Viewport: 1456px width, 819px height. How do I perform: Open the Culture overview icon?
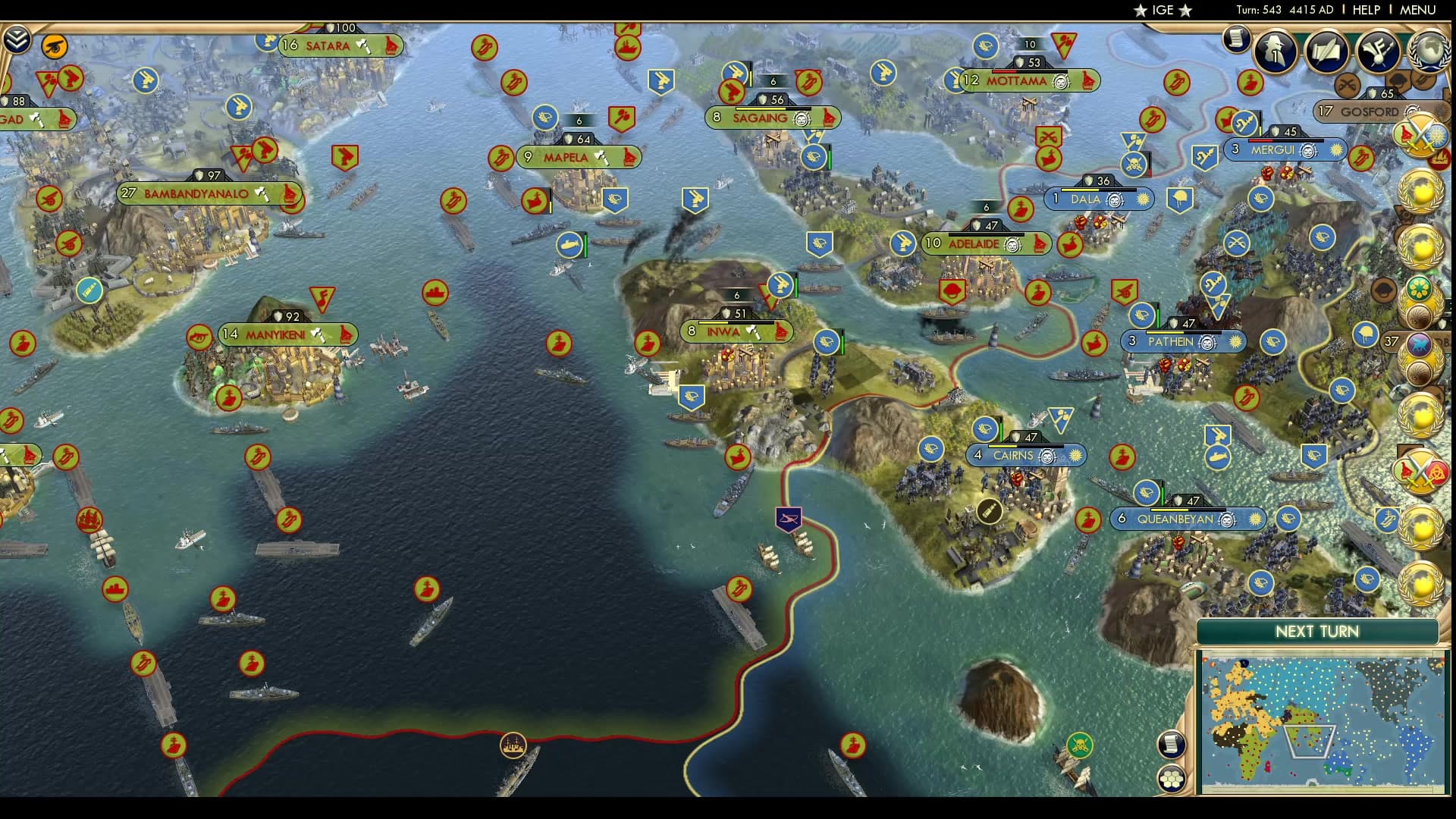pyautogui.click(x=1376, y=53)
